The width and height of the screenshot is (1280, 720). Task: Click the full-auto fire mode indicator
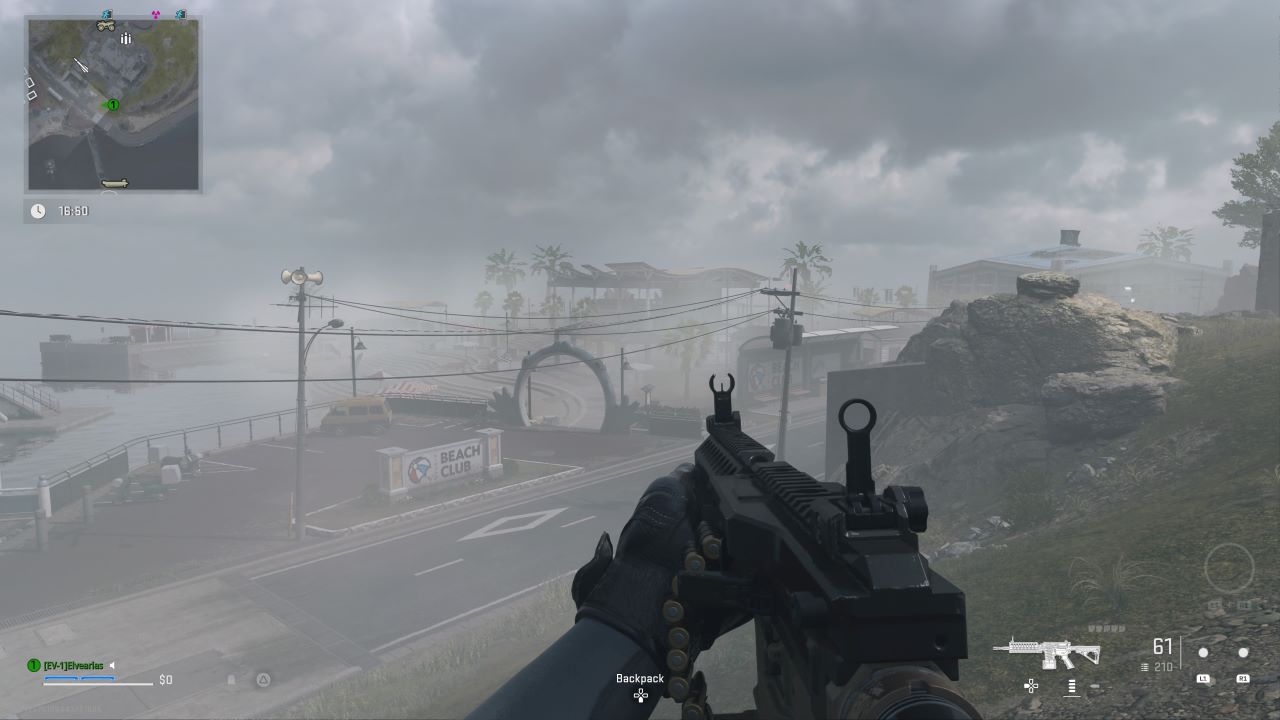pyautogui.click(x=1071, y=687)
